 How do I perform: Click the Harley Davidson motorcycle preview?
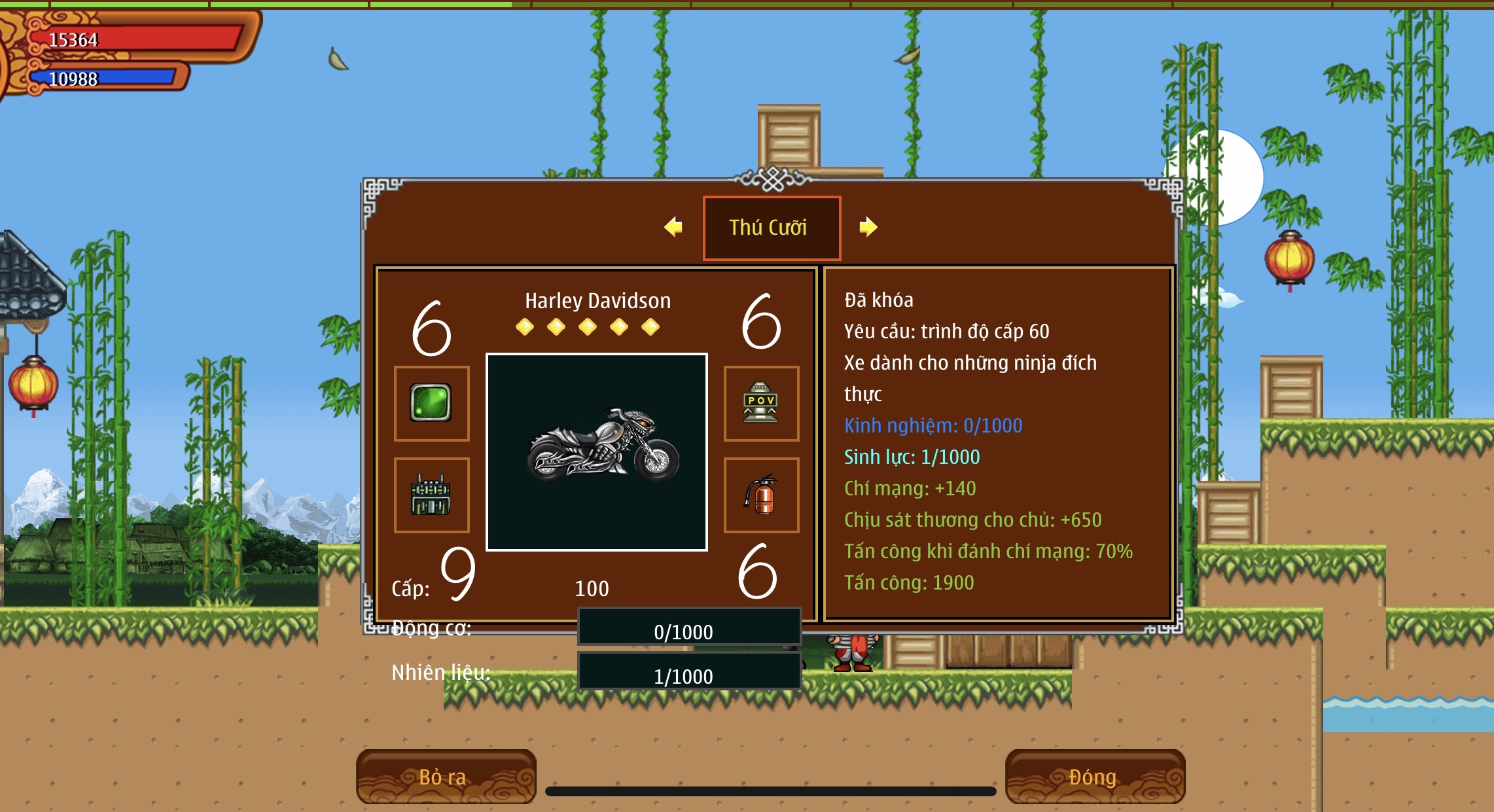596,451
